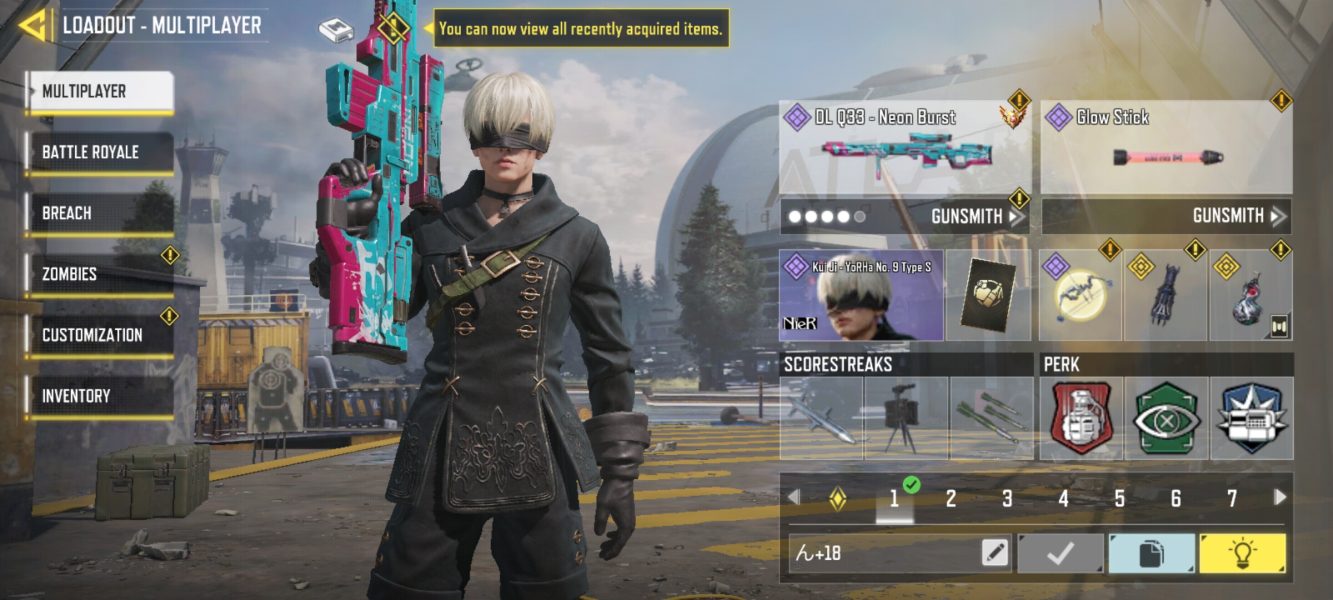Show the Inventory tab
Viewport: 1333px width, 600px height.
(x=99, y=396)
